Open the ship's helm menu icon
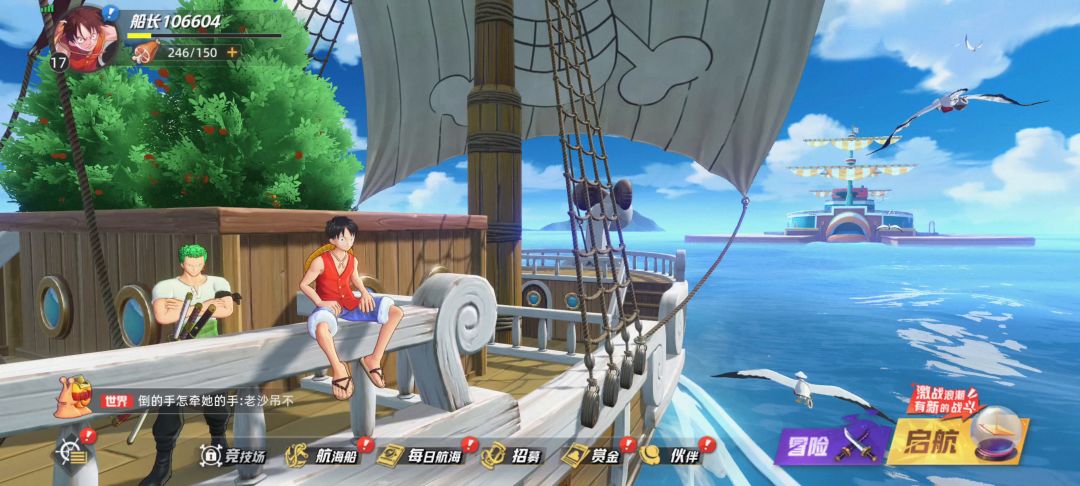 [x=72, y=454]
